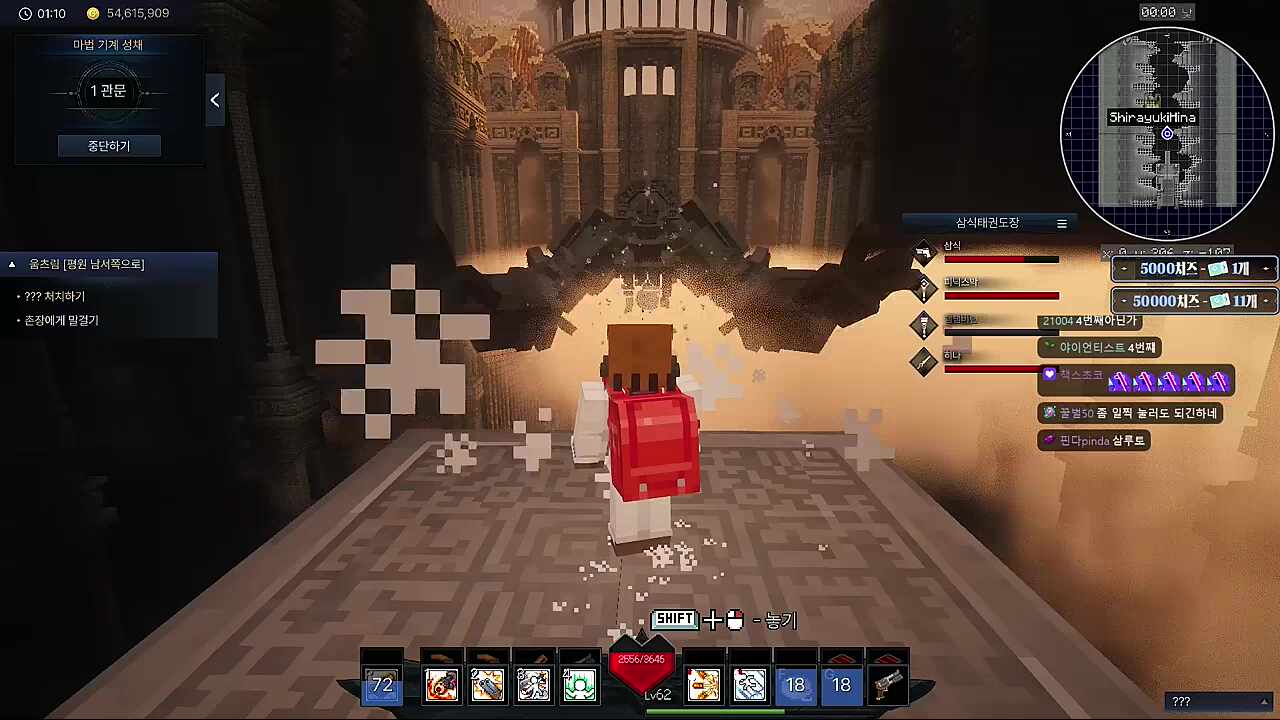Select the revolver weapon slot
The width and height of the screenshot is (1280, 720).
coord(887,685)
